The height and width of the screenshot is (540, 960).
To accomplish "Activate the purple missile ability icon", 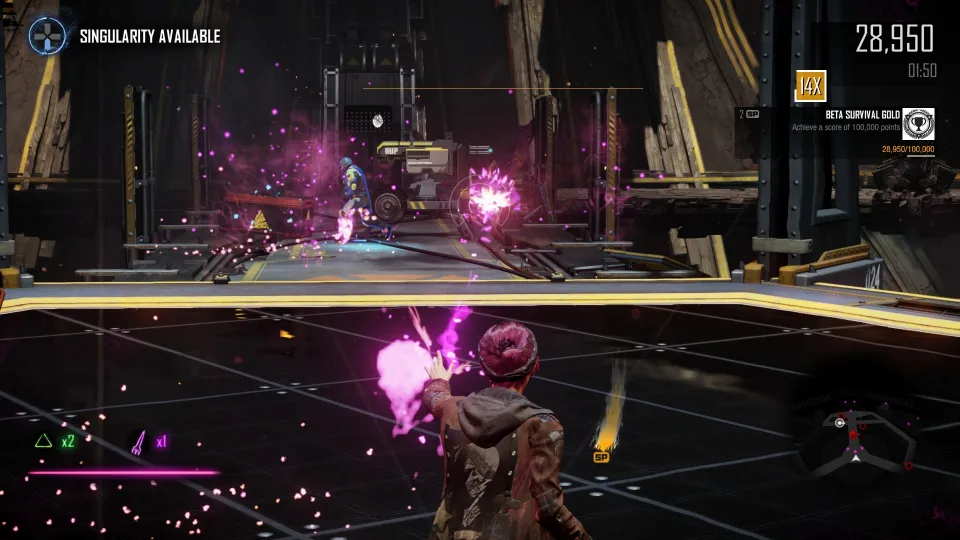I will [138, 440].
